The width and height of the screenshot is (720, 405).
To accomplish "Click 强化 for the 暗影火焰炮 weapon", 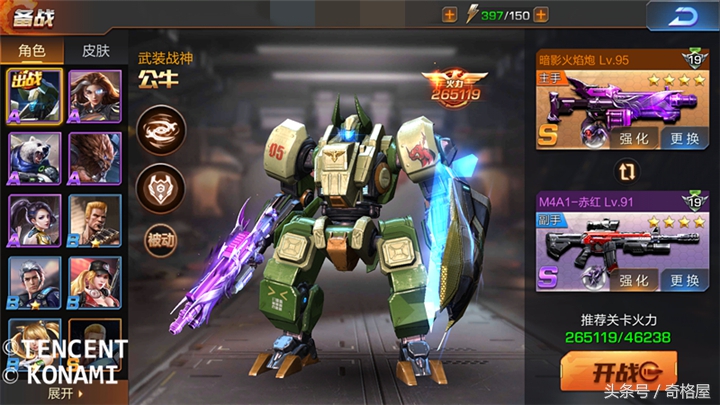I will click(633, 140).
